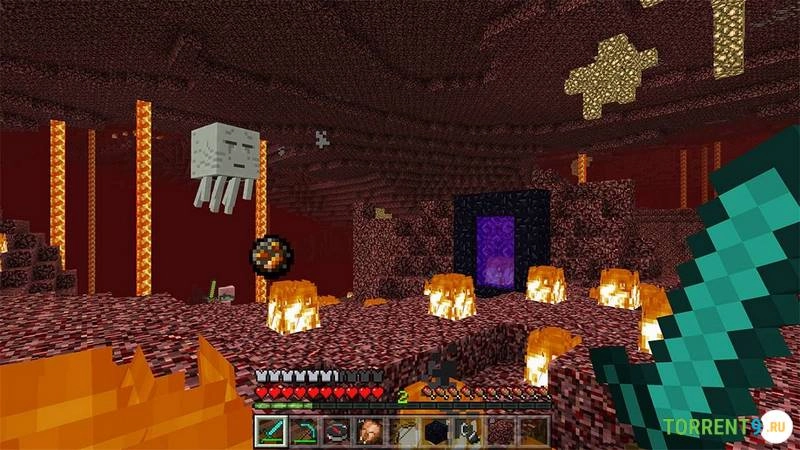The width and height of the screenshot is (800, 450).
Task: Switch to the bow hotbar slot
Action: coord(403,431)
